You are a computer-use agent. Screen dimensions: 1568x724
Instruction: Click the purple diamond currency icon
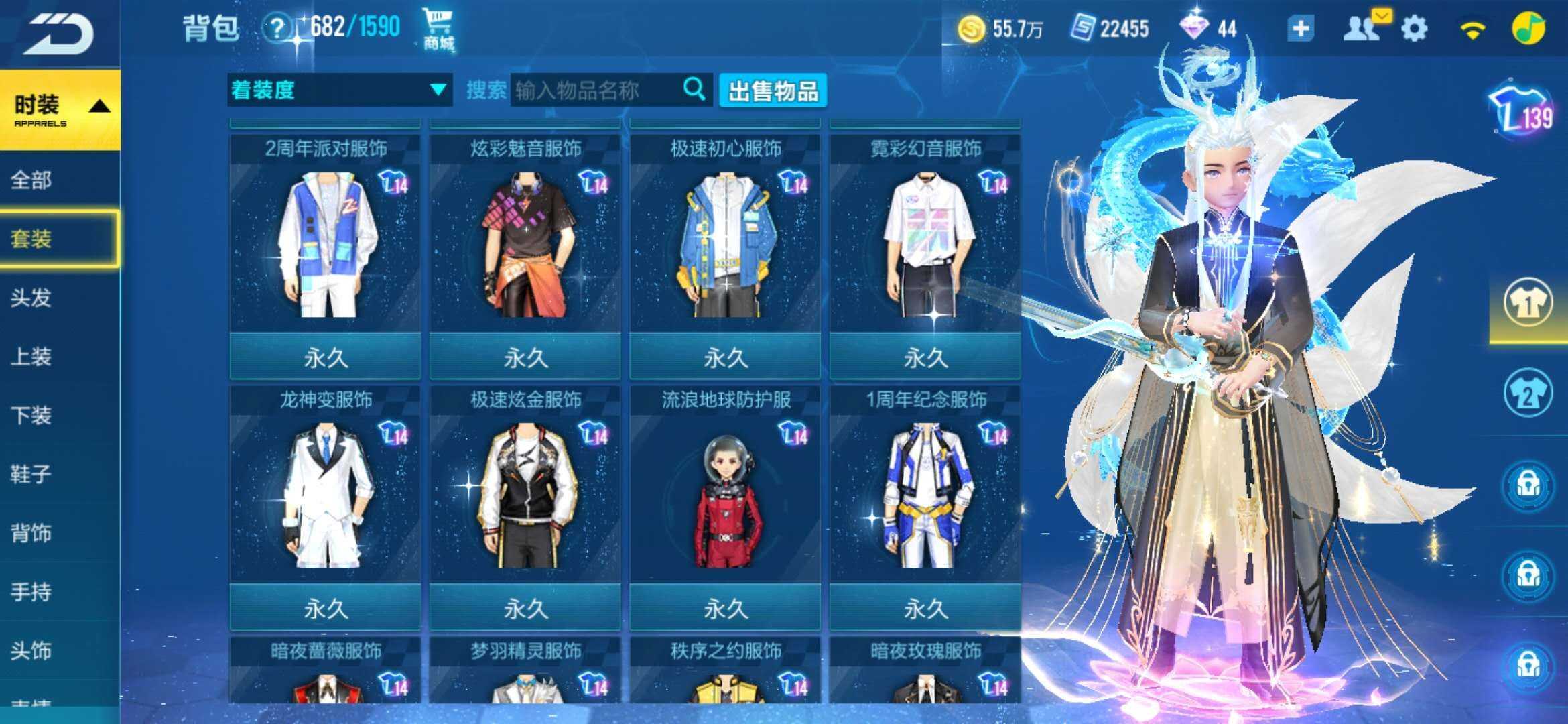click(x=1196, y=28)
